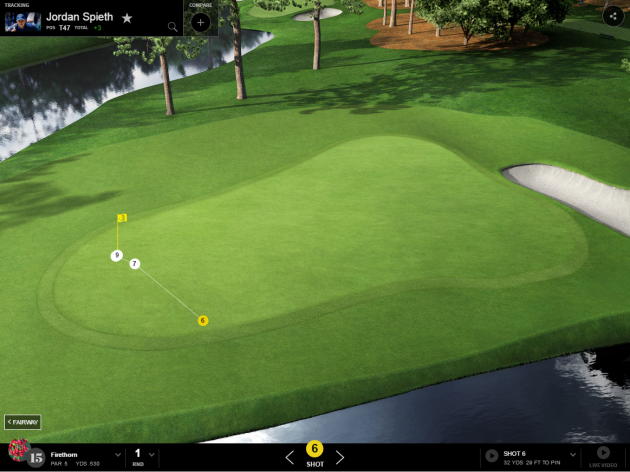
Task: Open the player search magnifier
Action: point(173,26)
